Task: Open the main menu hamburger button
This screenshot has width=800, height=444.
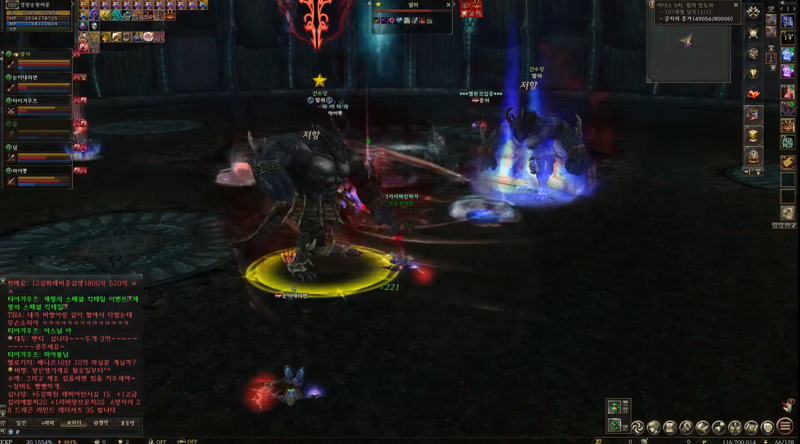Action: (785, 425)
